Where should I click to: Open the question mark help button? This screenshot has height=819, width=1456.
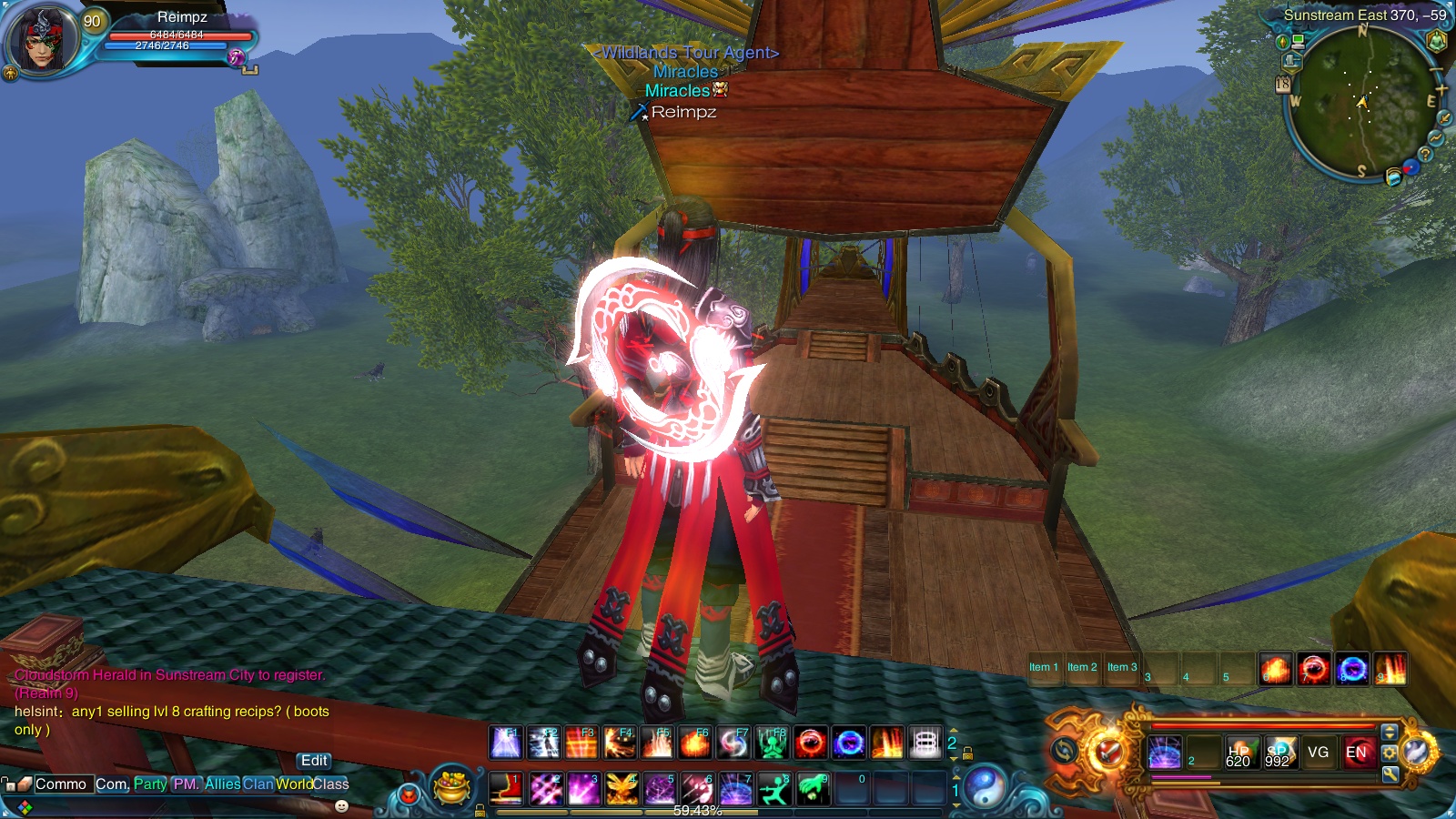coord(1425,155)
